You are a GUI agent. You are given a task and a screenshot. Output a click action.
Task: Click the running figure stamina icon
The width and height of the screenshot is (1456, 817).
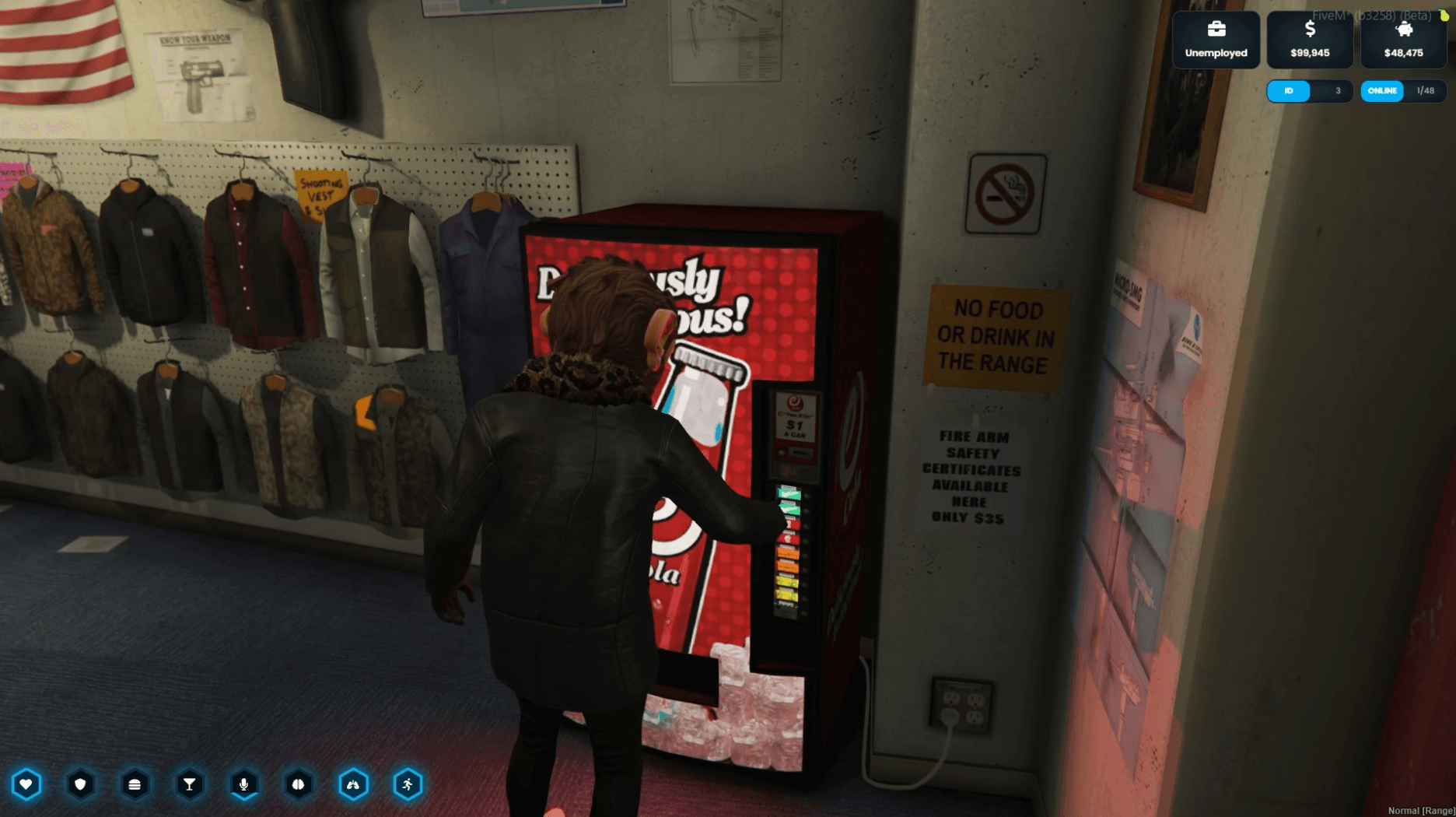click(x=408, y=784)
